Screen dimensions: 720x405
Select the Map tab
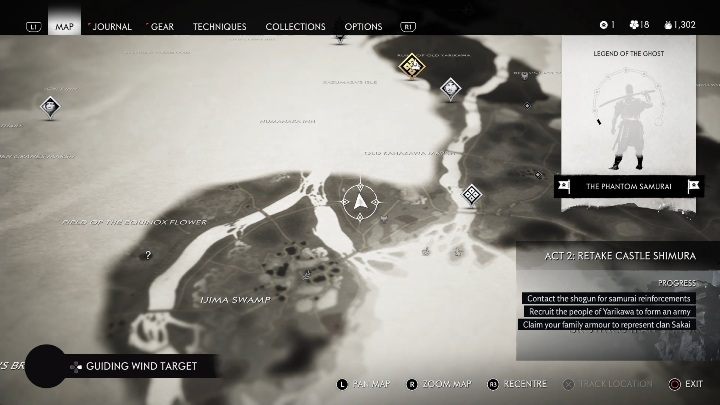click(x=65, y=26)
